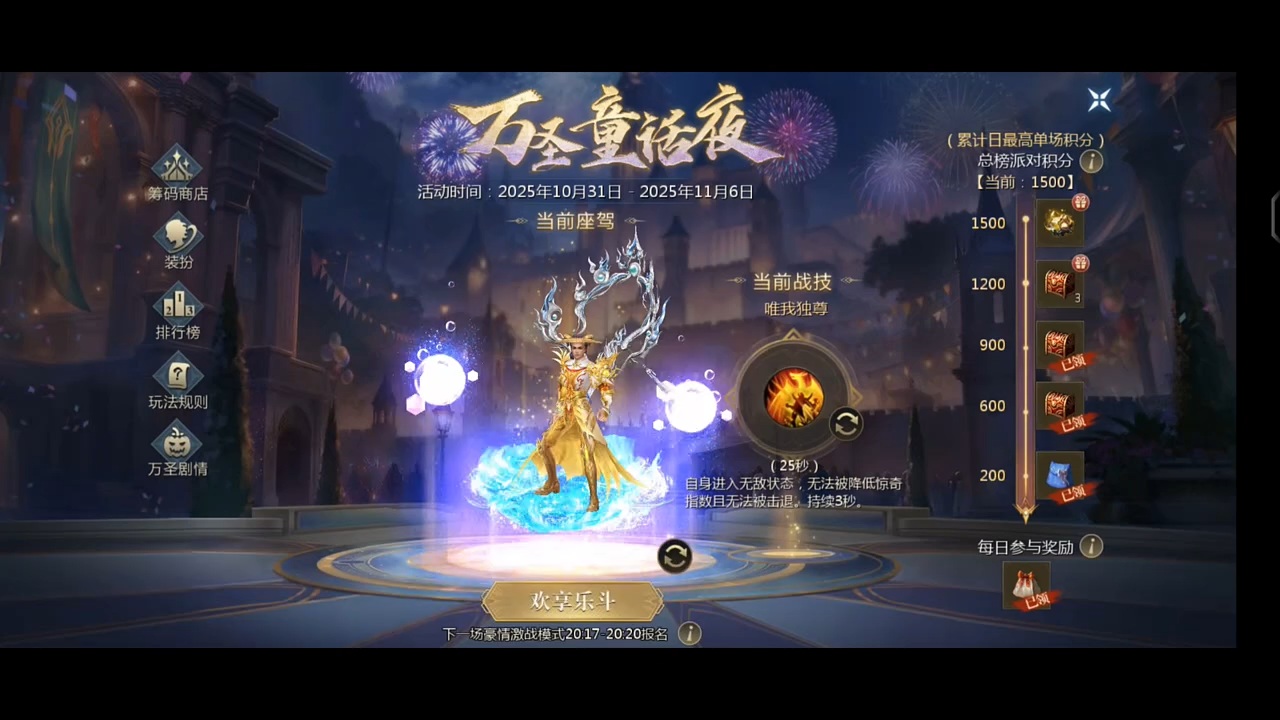
Task: Click the skill swap arrows beside the skill
Action: 846,424
